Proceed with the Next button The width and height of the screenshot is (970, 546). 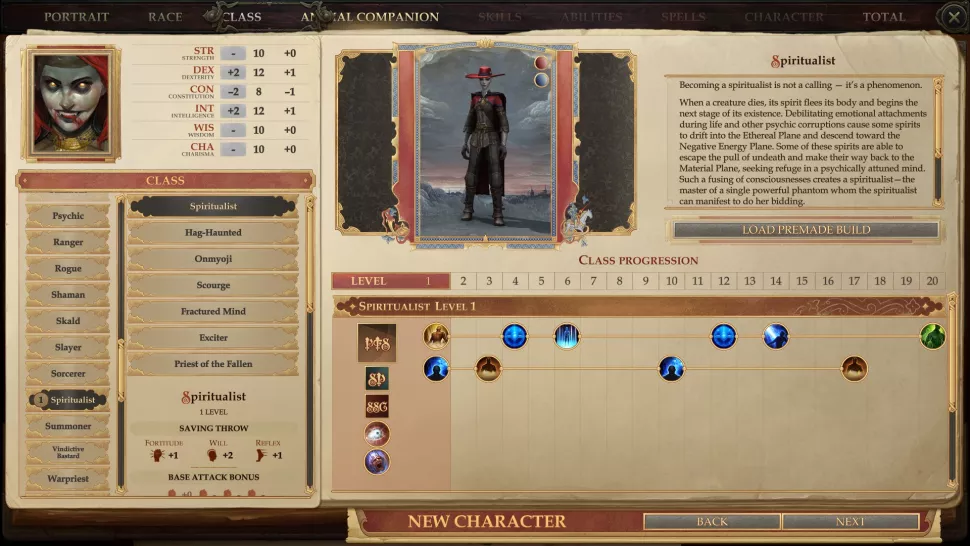[850, 522]
